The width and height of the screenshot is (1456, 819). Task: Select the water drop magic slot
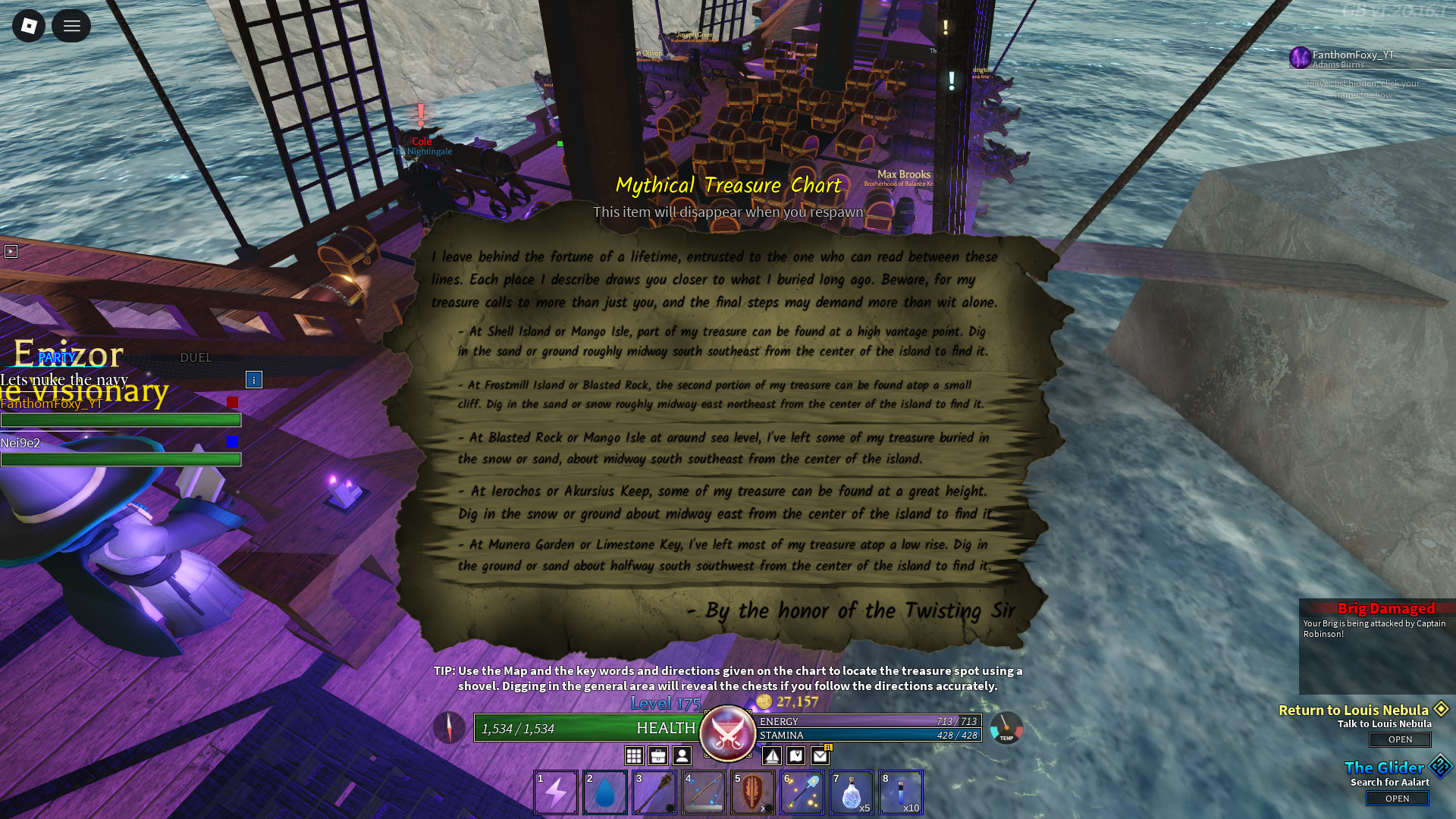[605, 792]
